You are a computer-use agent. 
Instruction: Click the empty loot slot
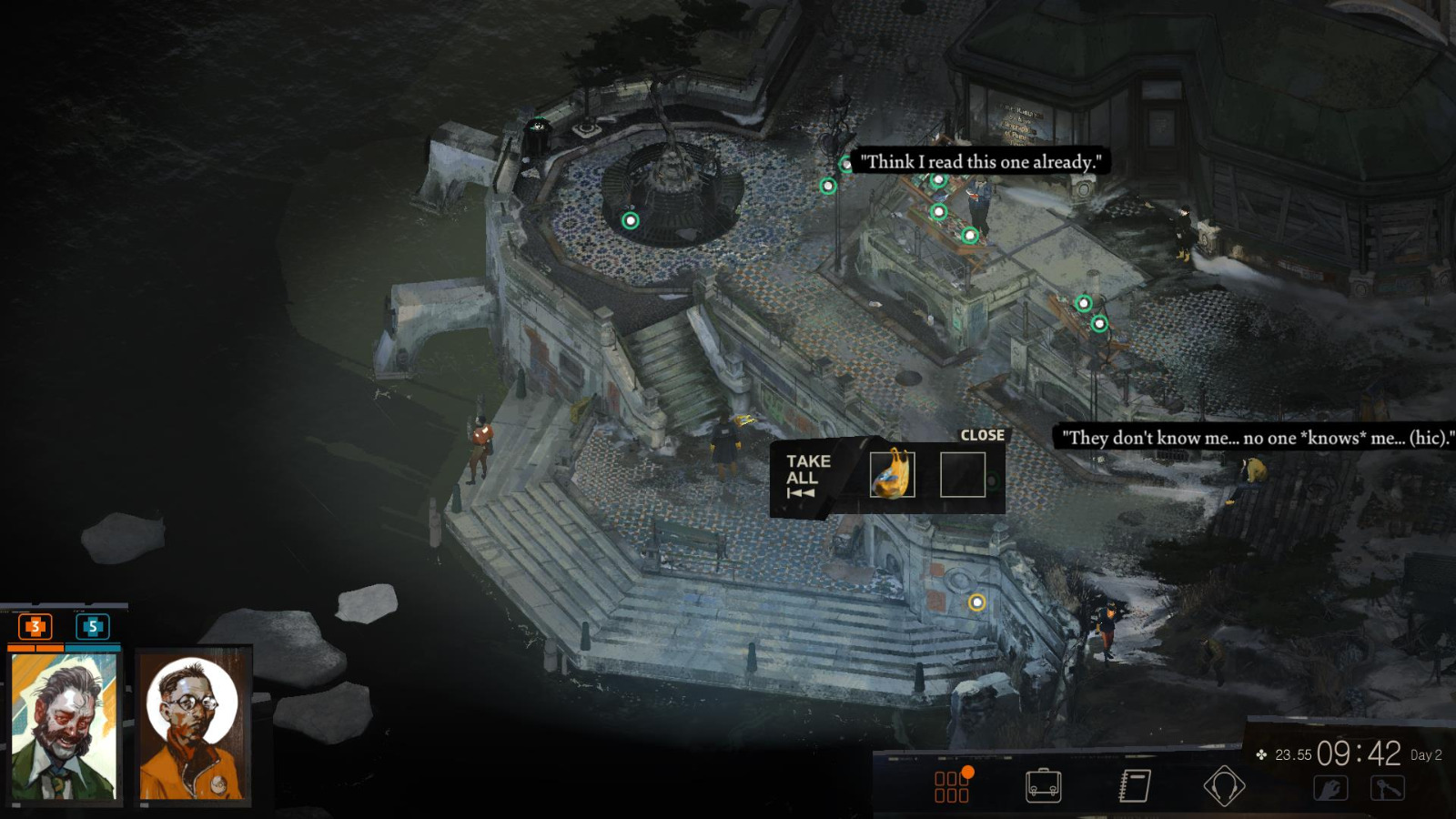coord(963,476)
